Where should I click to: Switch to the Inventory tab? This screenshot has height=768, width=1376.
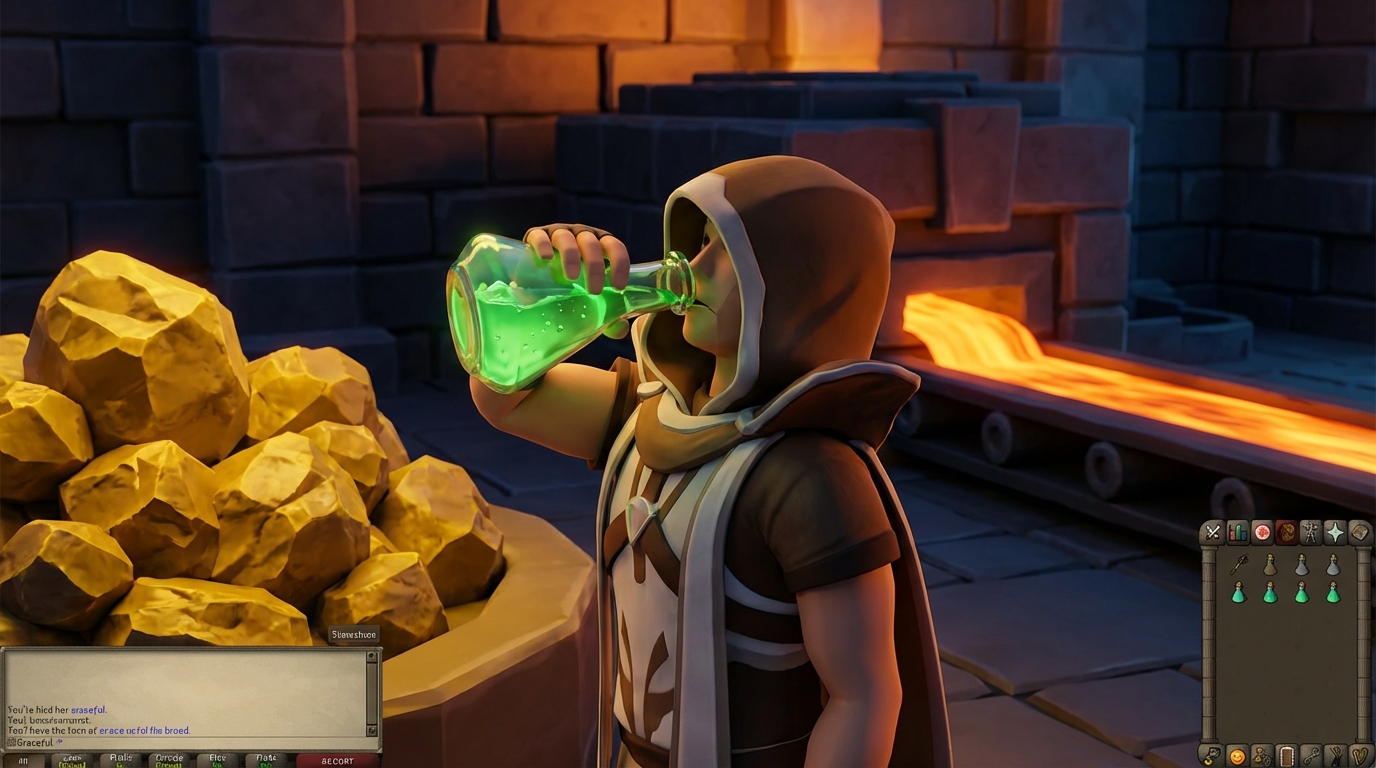tap(1288, 531)
